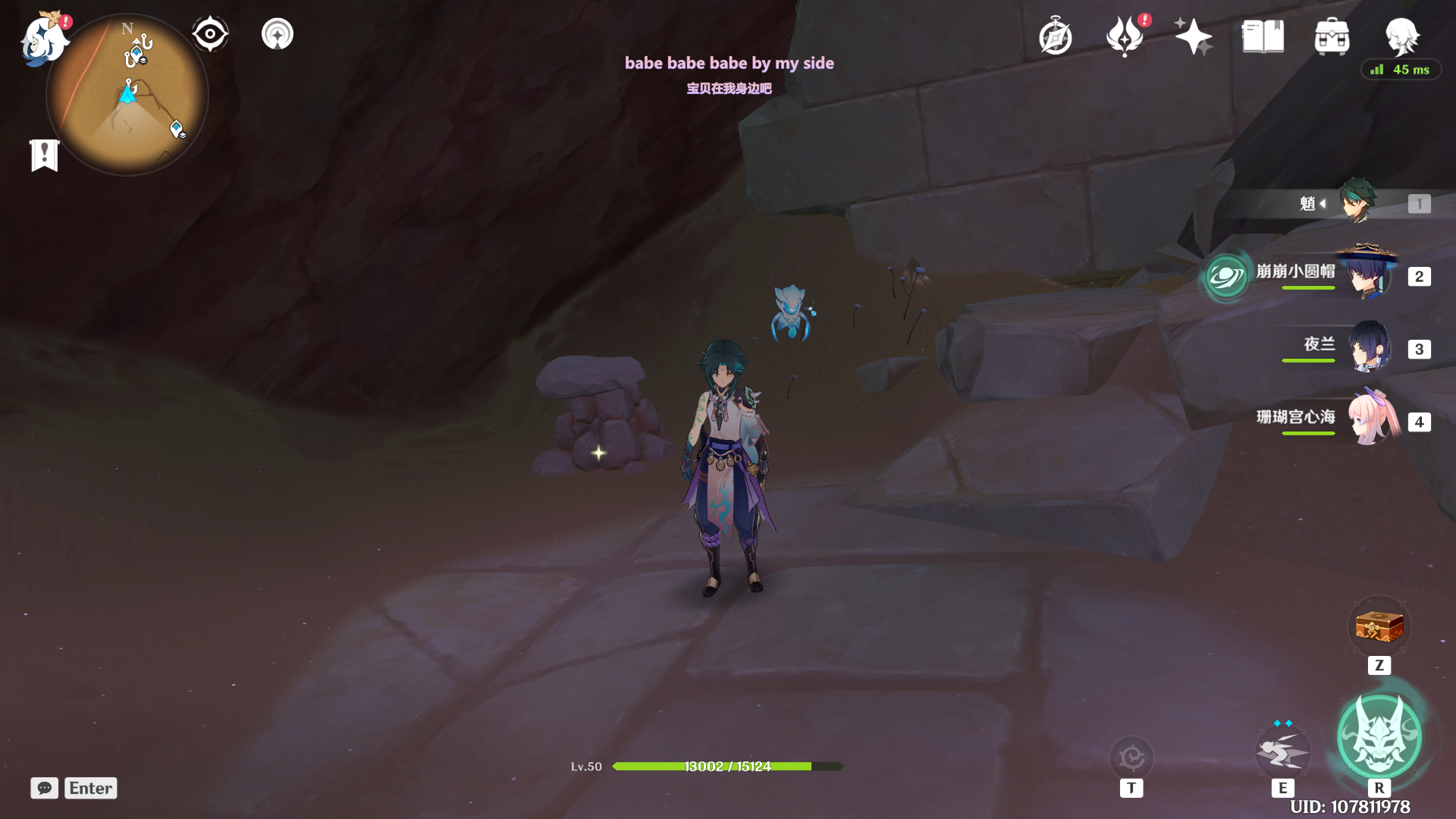Open the Wish star icon
Screen dimensions: 1456x819
click(x=1193, y=36)
